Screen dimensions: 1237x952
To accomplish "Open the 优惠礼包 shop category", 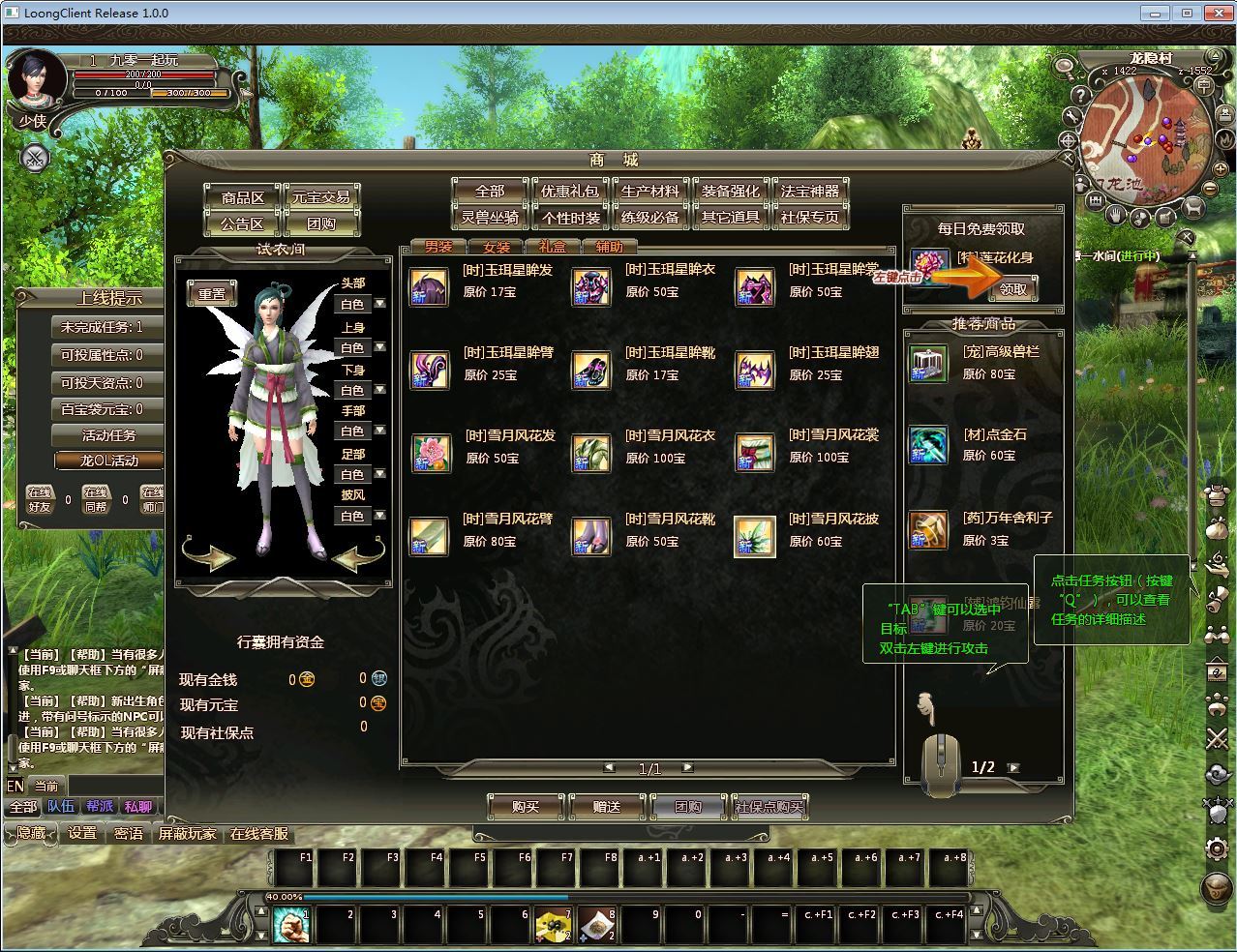I will tap(569, 191).
